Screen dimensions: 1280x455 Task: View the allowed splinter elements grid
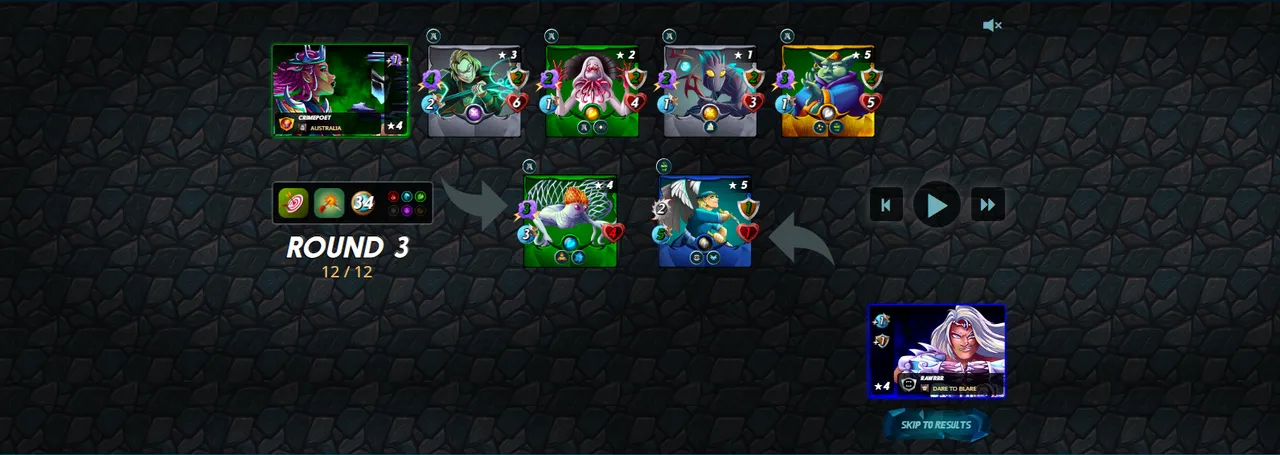407,203
